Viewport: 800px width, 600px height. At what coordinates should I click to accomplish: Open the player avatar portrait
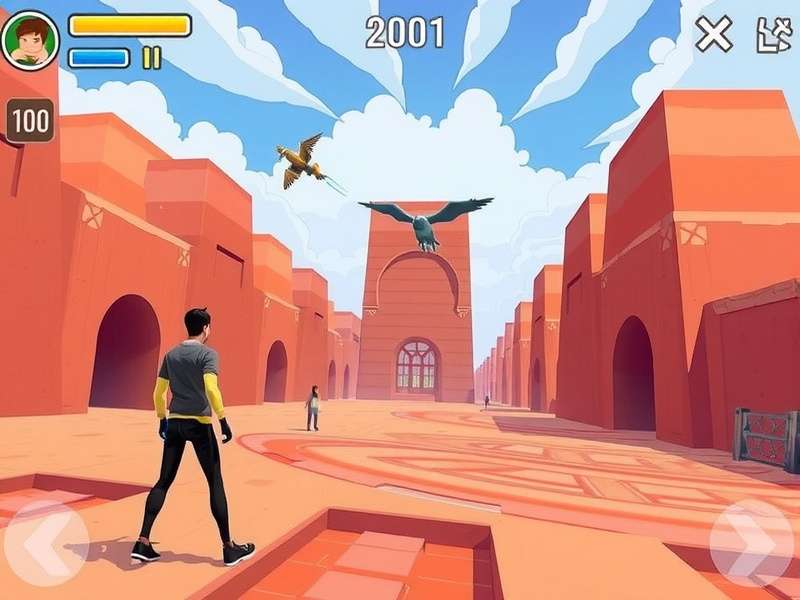[30, 40]
